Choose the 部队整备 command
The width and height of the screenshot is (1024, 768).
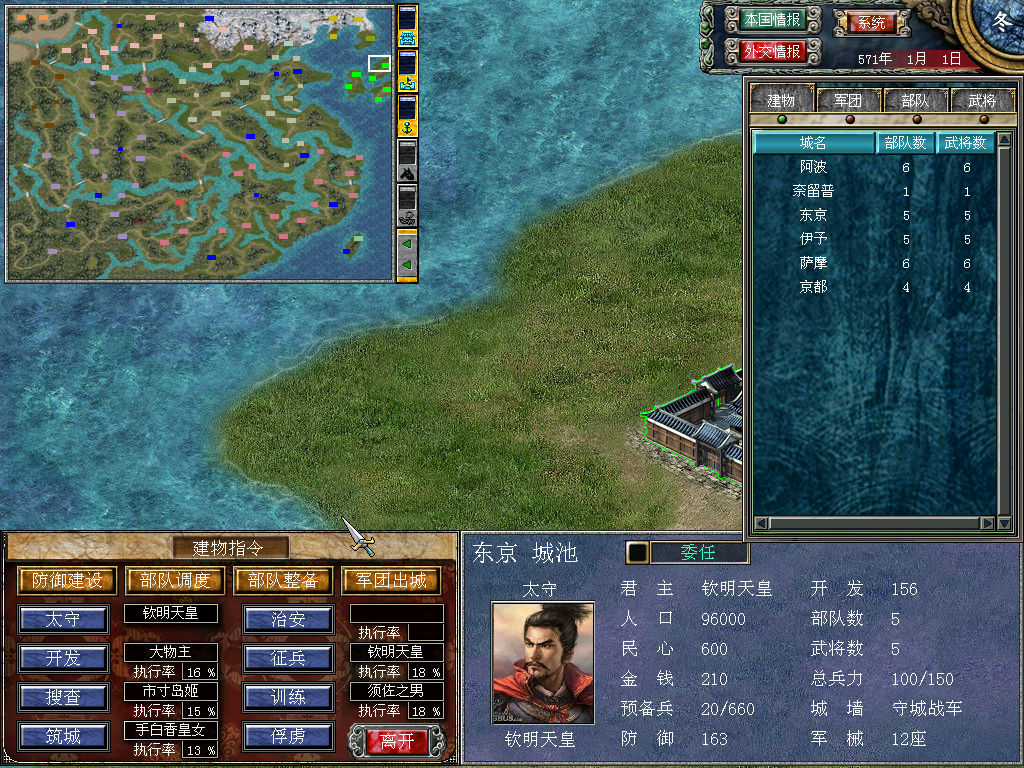pyautogui.click(x=283, y=581)
